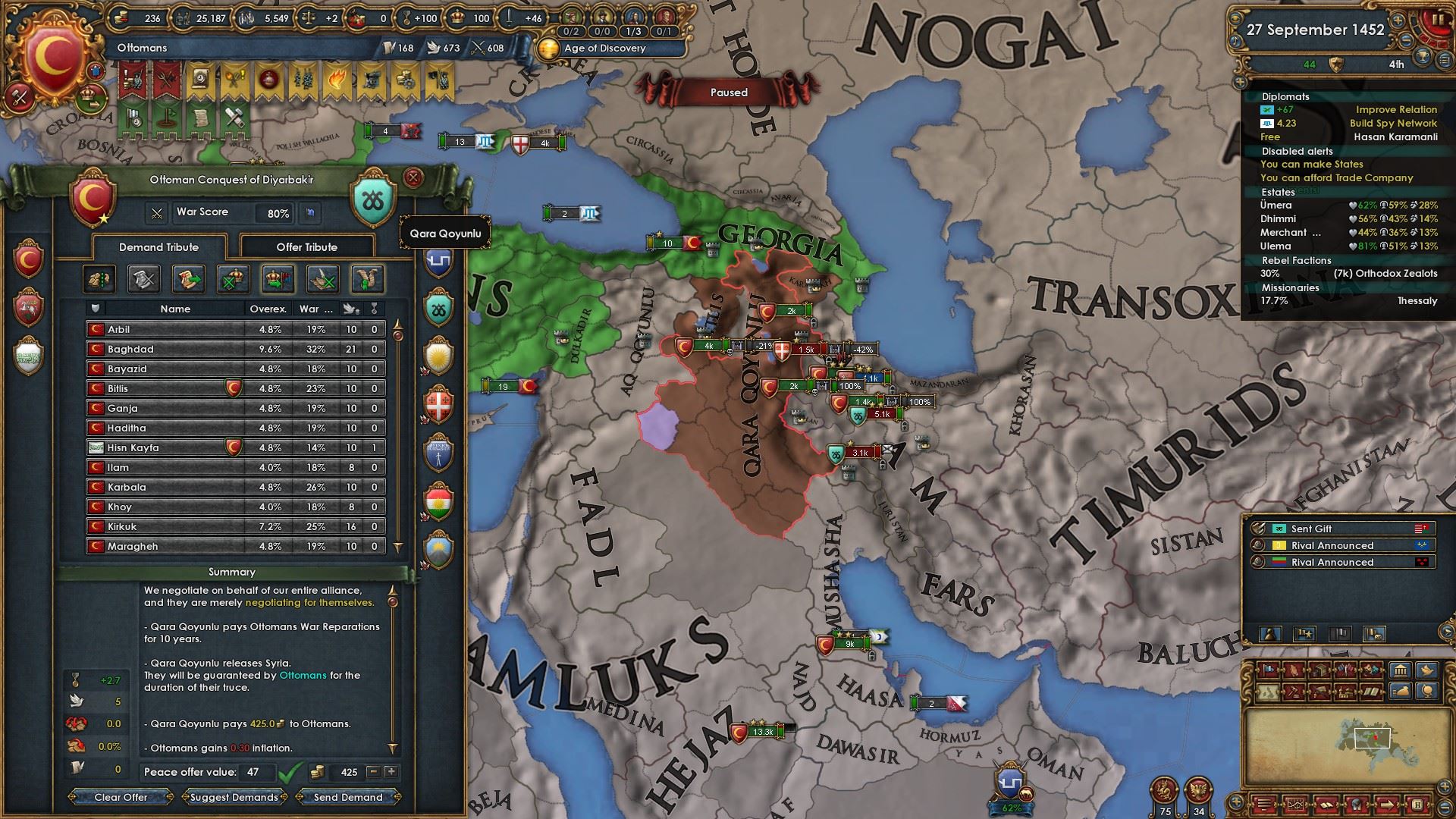Open the Age of Discovery panel
Viewport: 1456px width, 819px height.
[x=604, y=48]
